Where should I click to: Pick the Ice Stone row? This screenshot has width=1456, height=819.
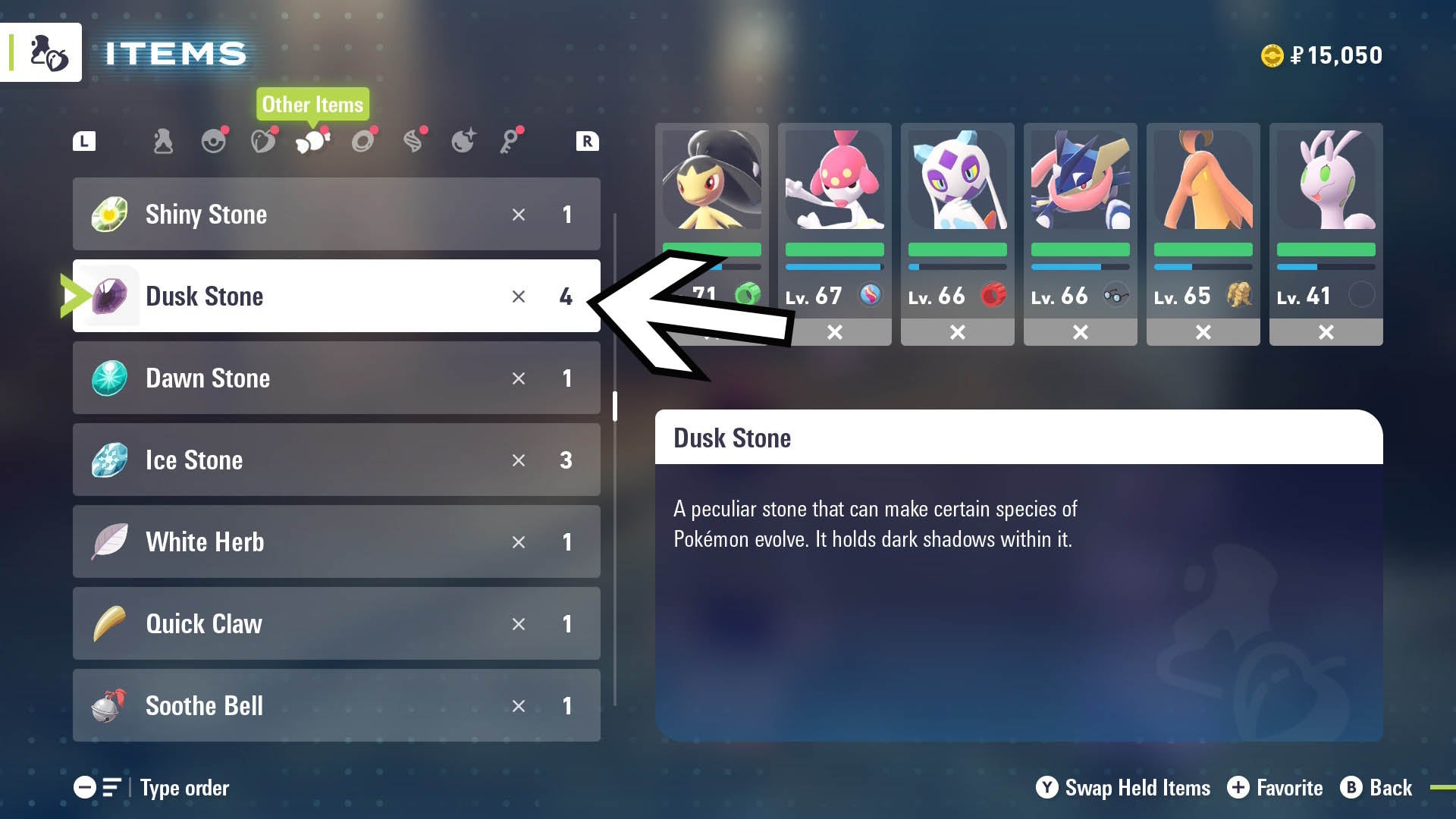336,460
